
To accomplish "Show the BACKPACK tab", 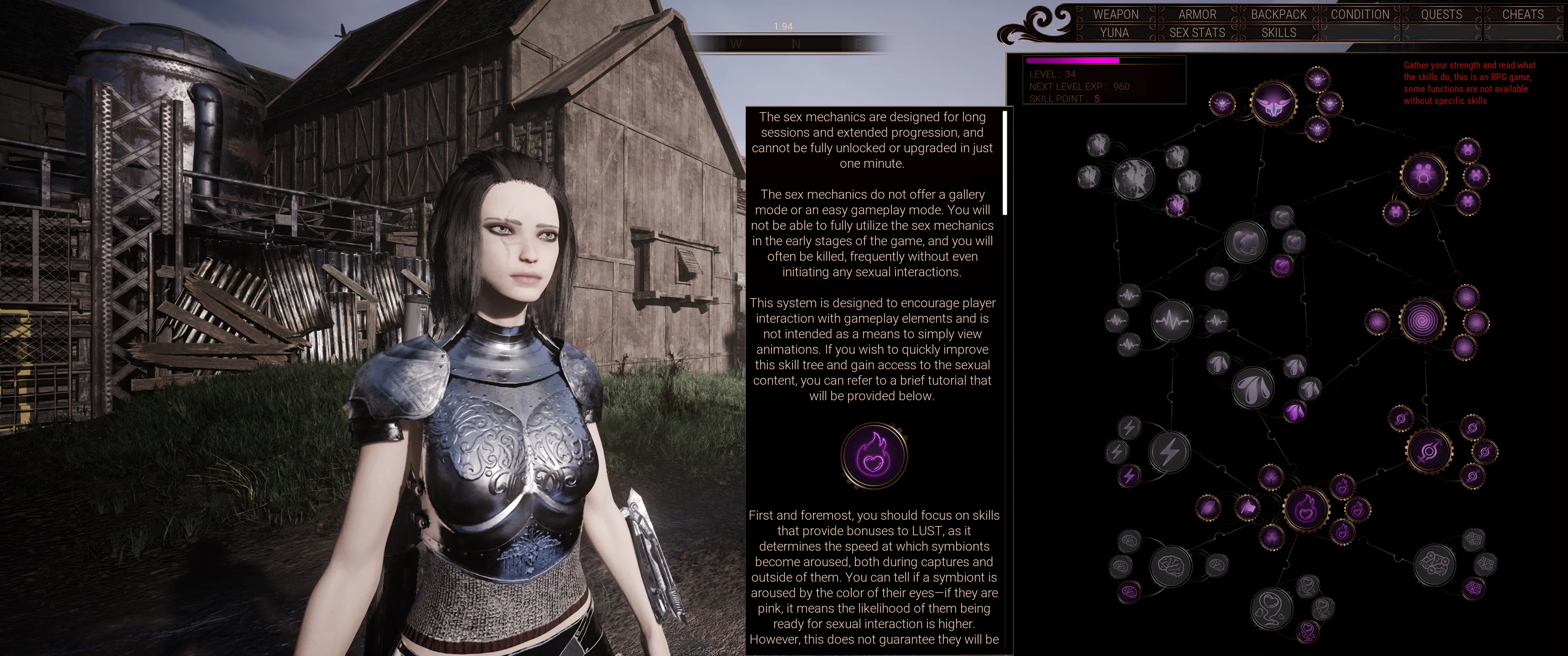I will 1278,14.
